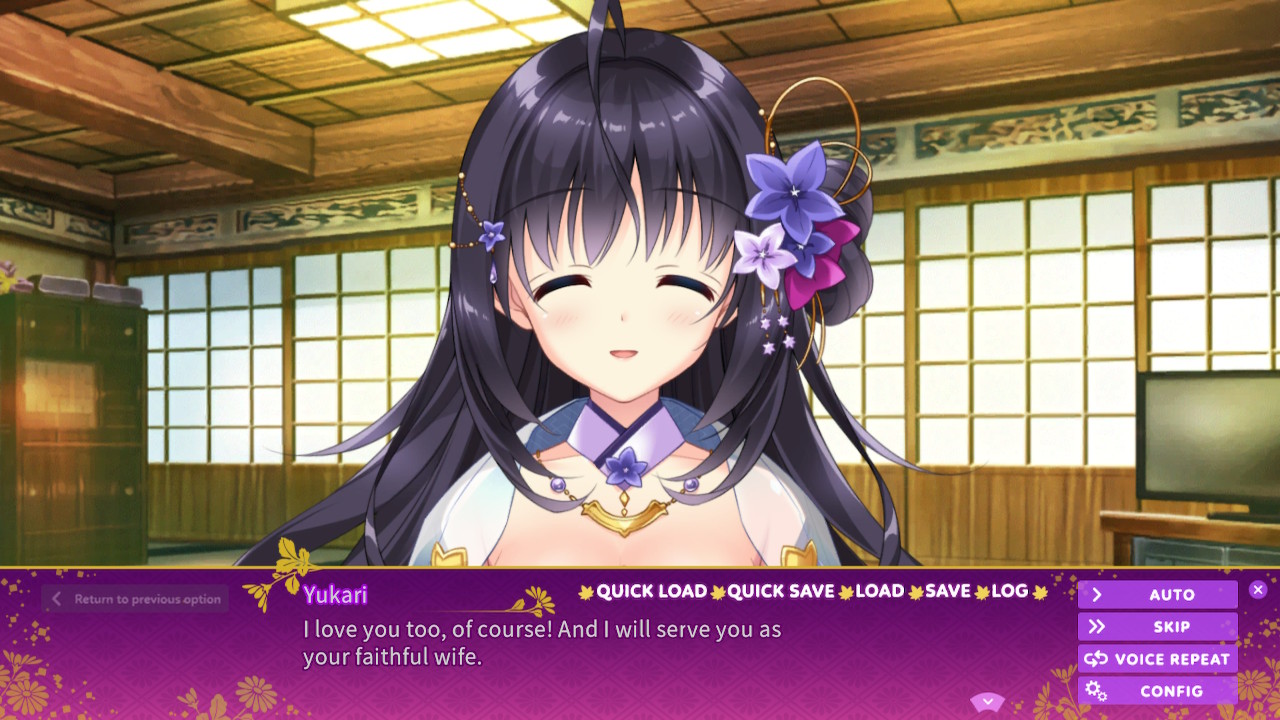Open the LOG from the top menu bar
Viewport: 1280px width, 720px height.
1012,591
